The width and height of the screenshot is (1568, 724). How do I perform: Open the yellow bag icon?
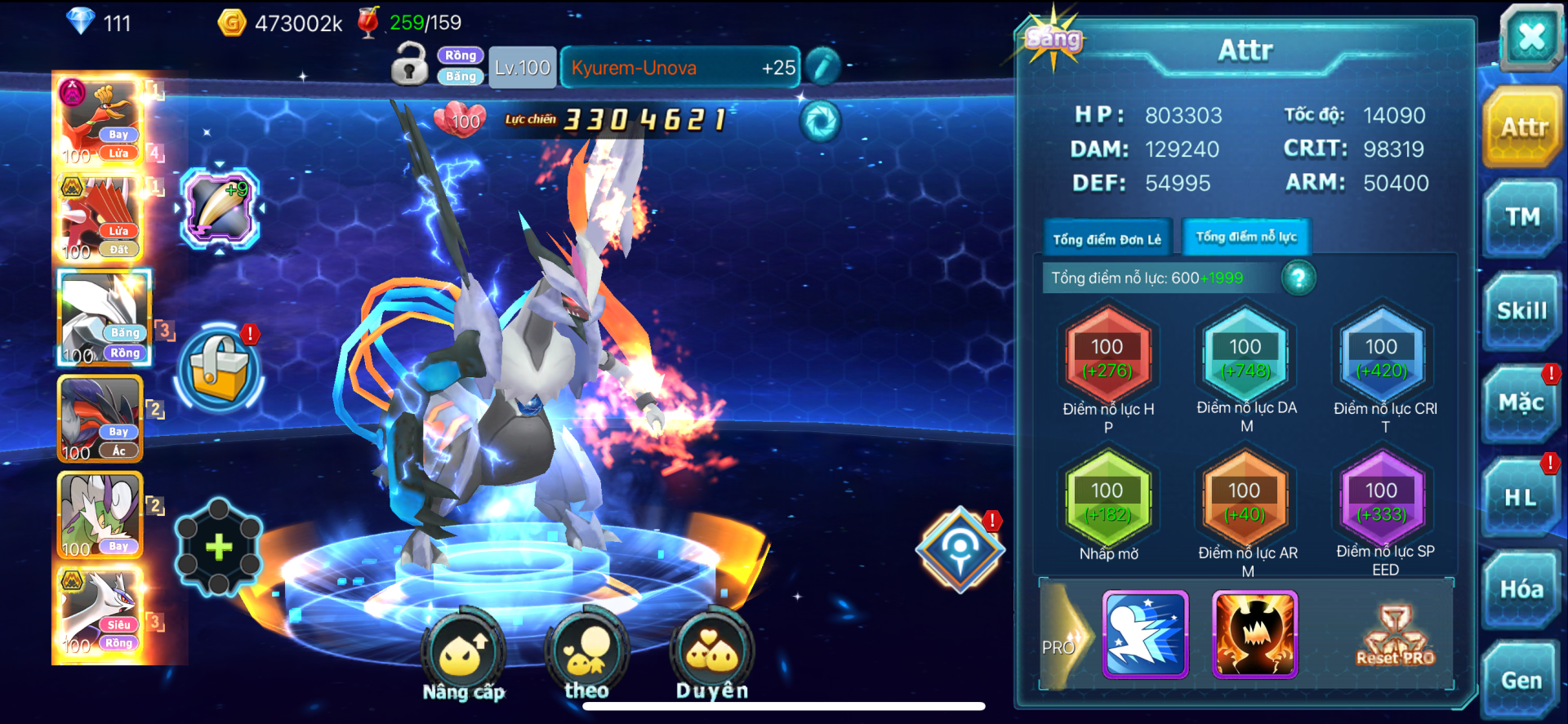tap(219, 369)
